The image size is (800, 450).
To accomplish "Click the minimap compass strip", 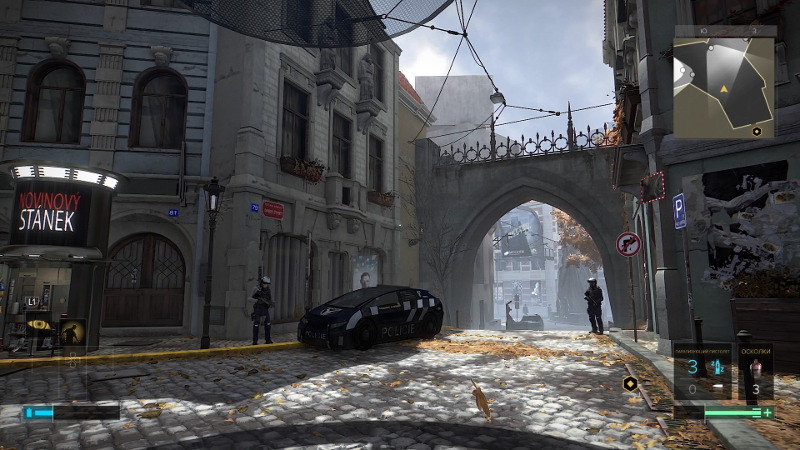I will 724,31.
